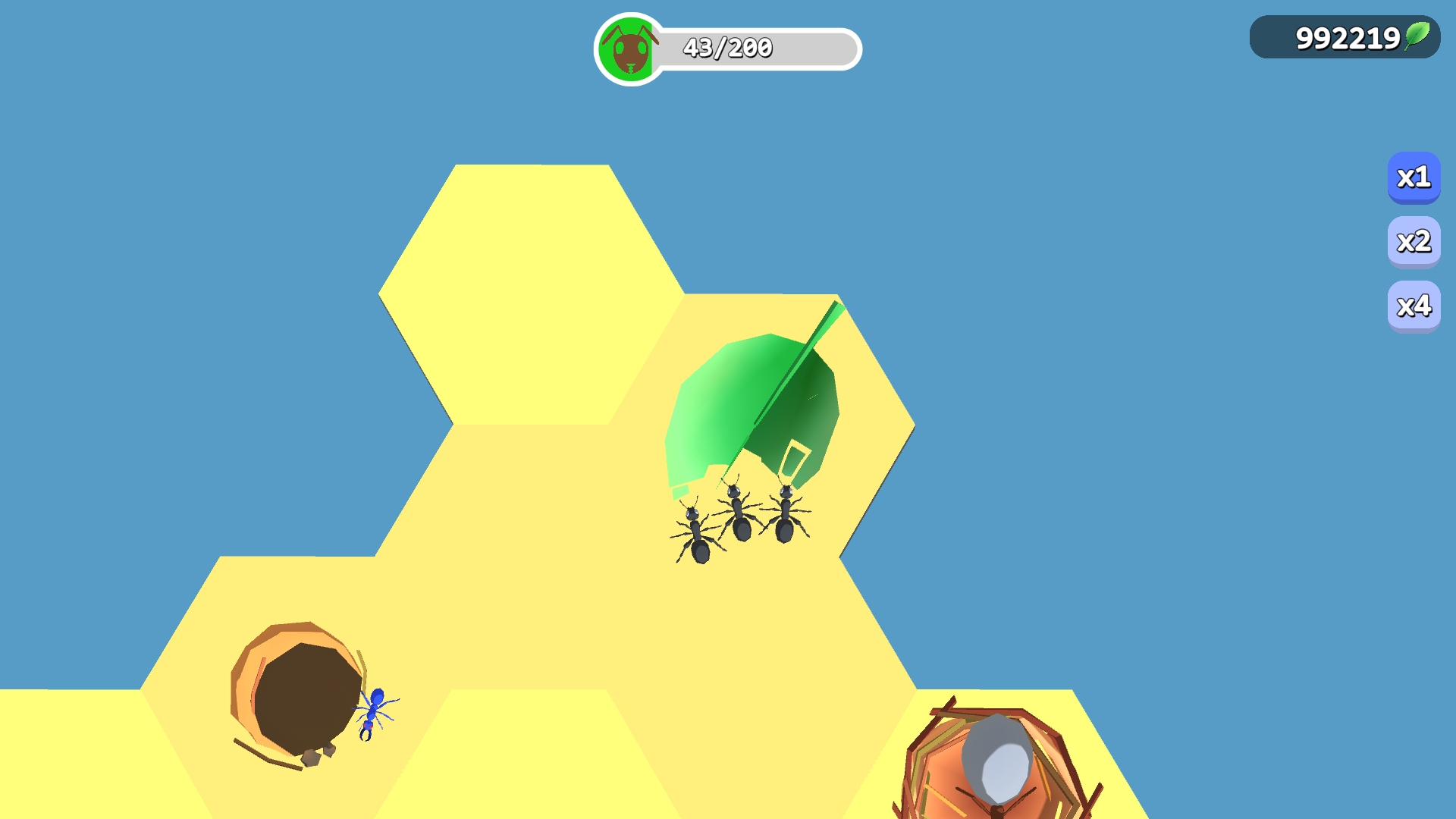1456x819 pixels.
Task: Click the speed multiplier button panel
Action: 1414,241
